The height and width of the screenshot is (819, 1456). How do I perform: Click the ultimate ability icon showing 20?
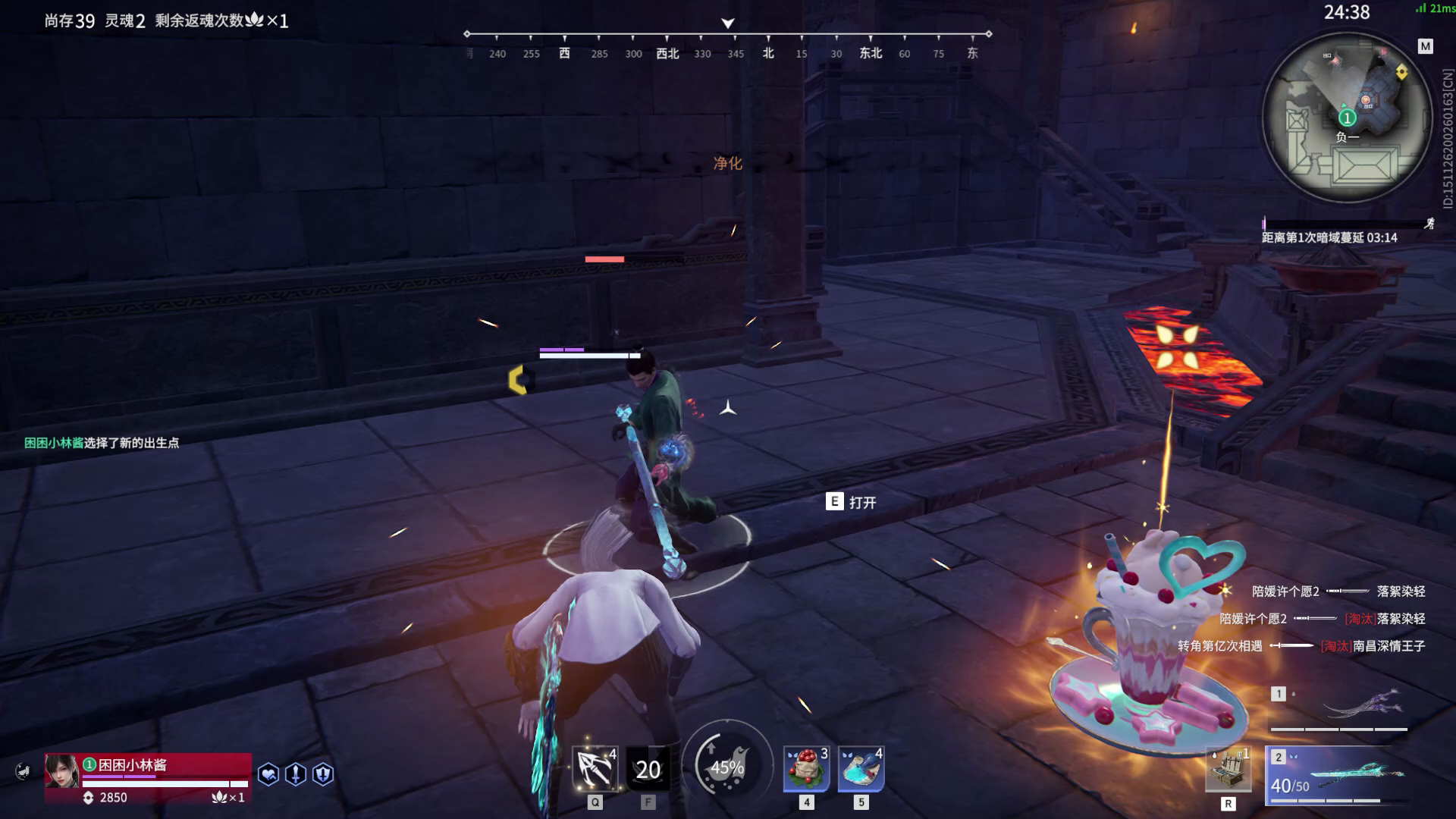(648, 769)
